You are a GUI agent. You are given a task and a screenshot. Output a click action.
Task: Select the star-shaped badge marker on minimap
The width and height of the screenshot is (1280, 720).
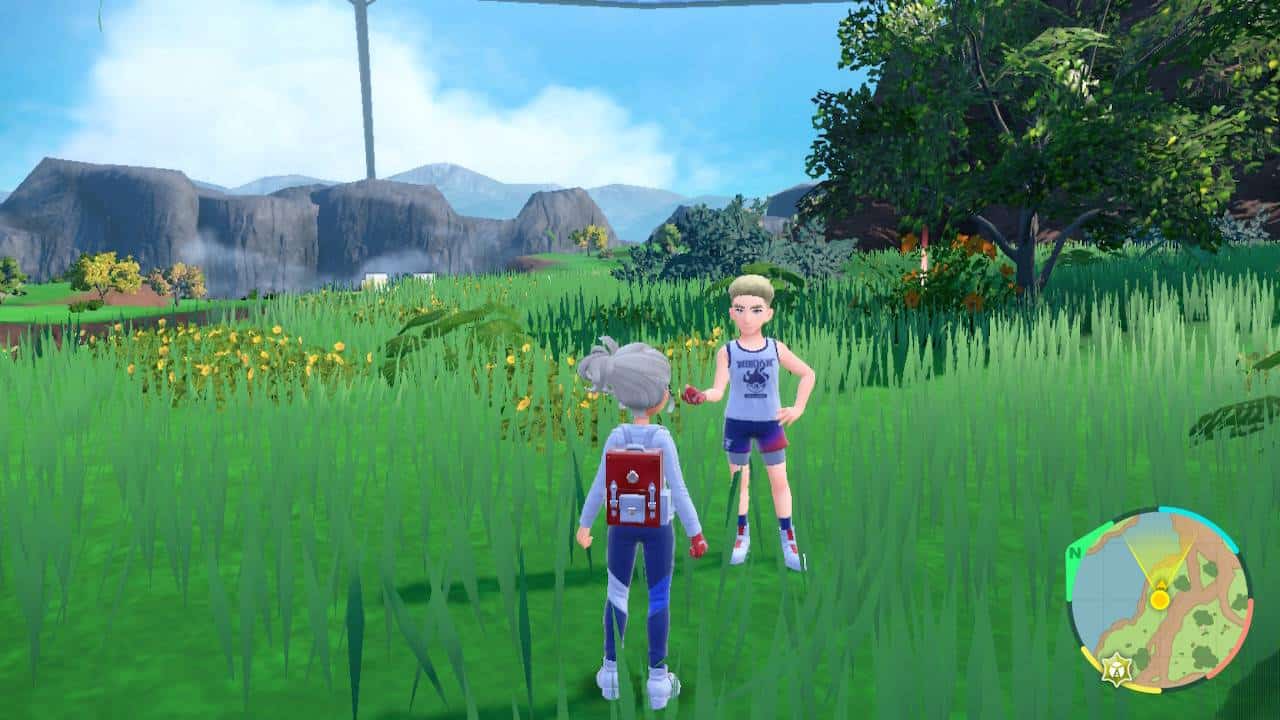coord(1113,668)
